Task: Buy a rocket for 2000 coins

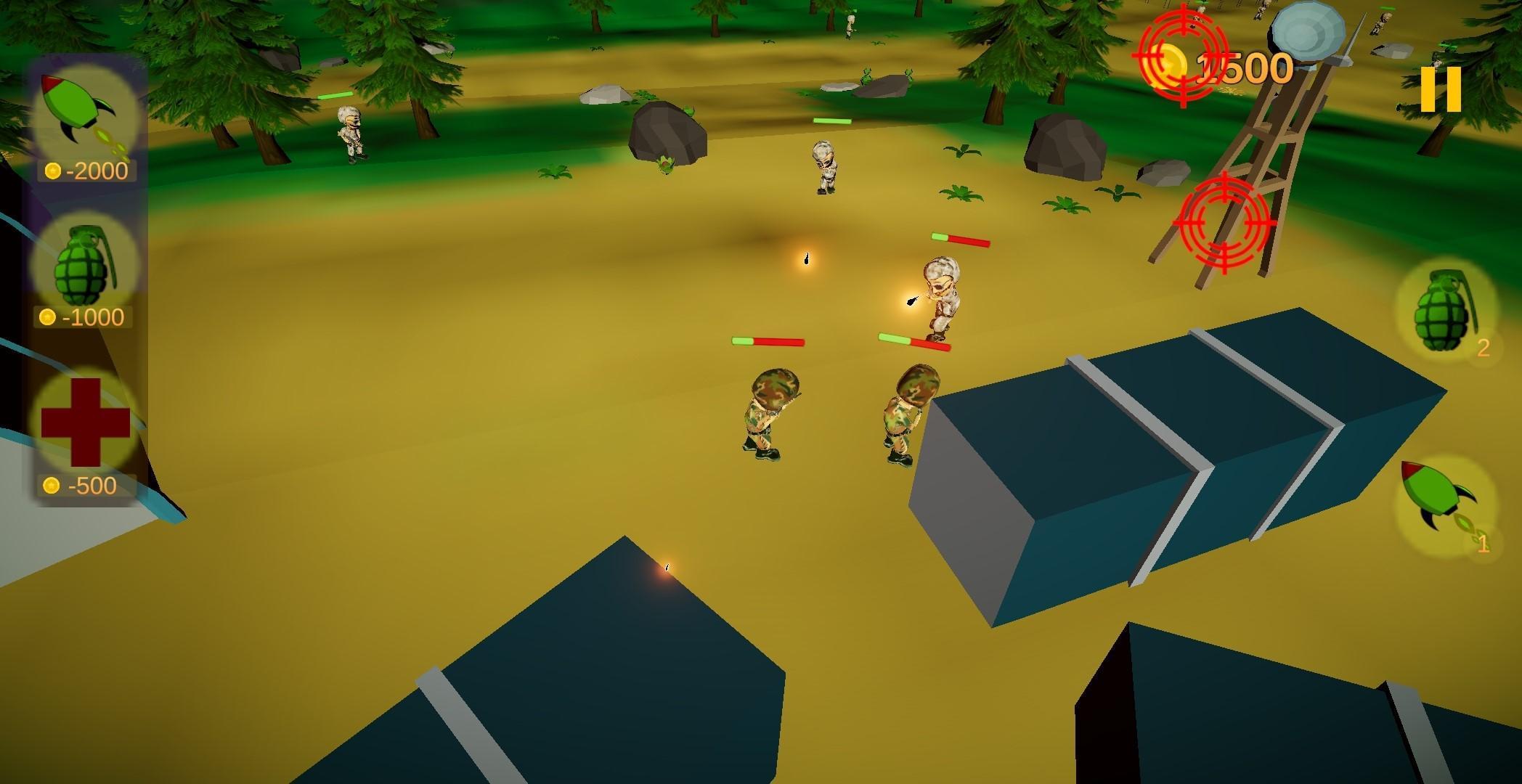Action: pos(86,116)
